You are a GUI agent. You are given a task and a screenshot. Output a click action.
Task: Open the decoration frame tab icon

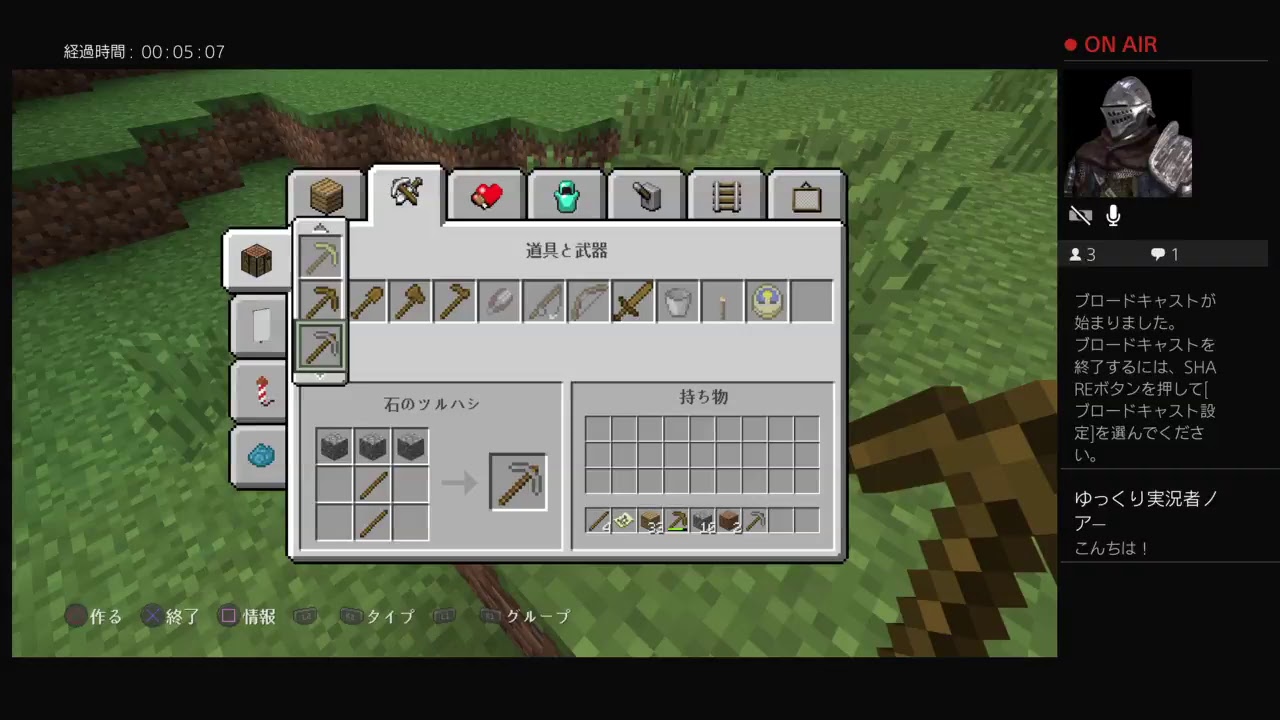[806, 195]
